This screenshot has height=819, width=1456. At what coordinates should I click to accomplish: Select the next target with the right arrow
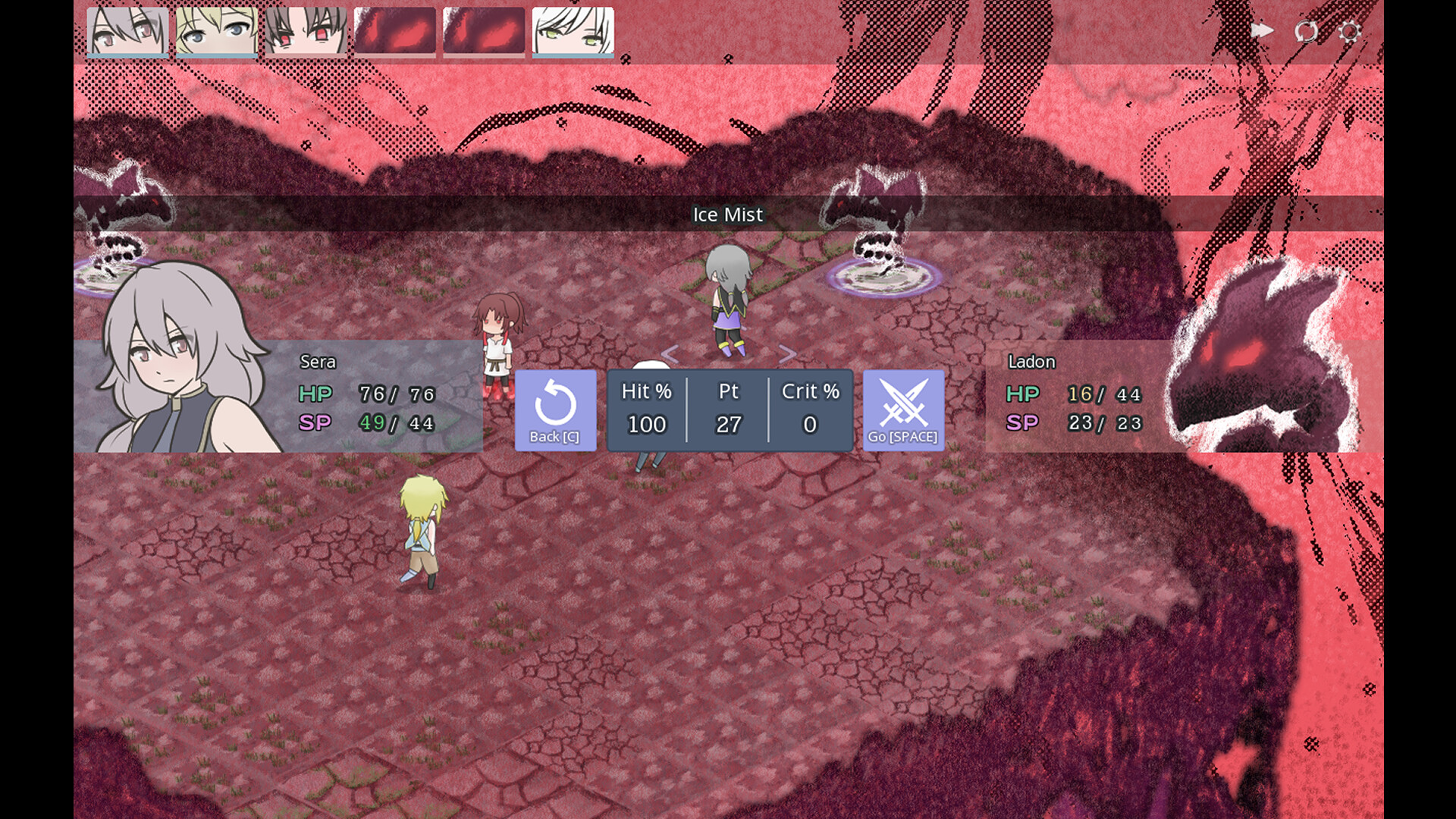click(787, 353)
